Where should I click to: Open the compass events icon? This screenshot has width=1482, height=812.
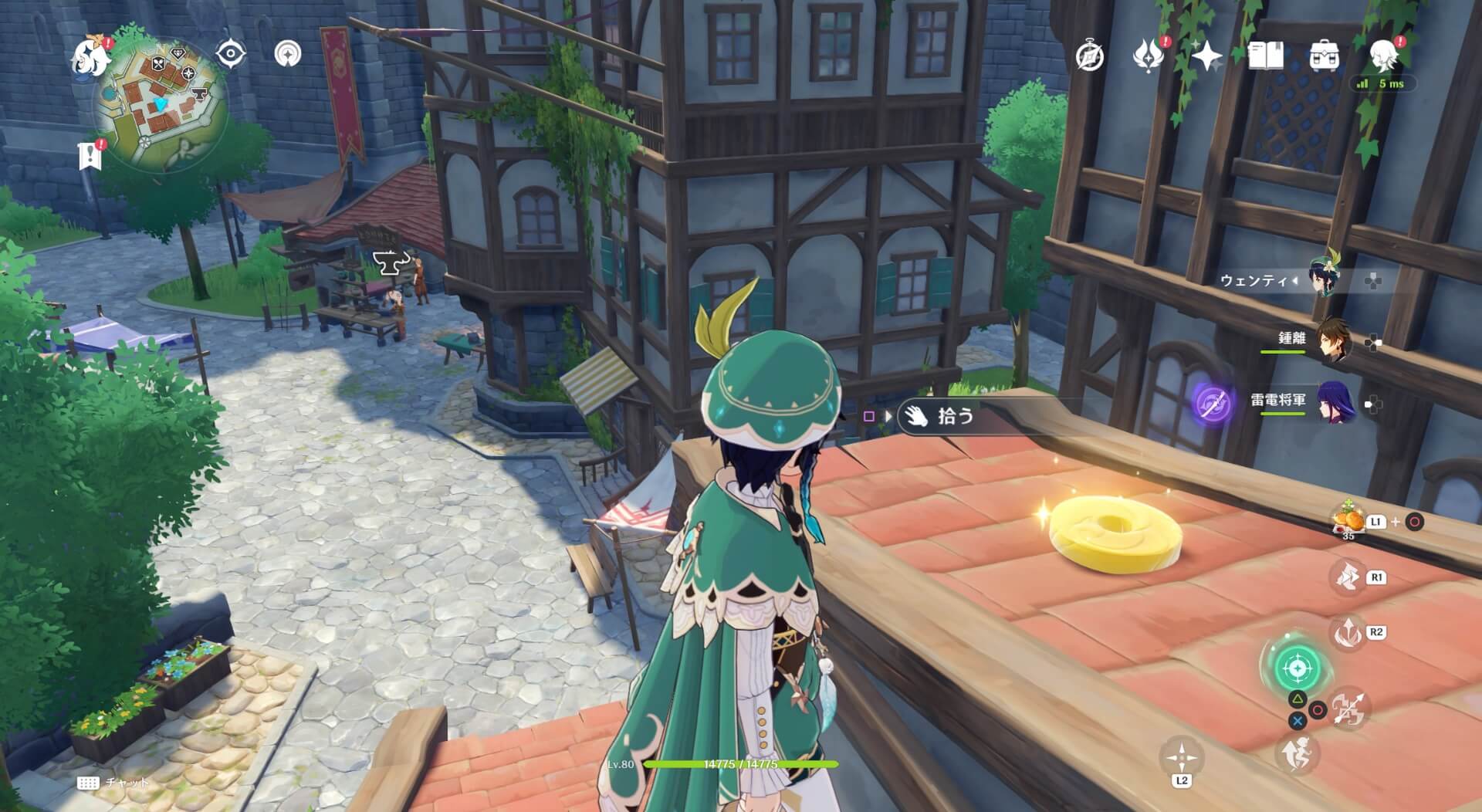click(1090, 56)
